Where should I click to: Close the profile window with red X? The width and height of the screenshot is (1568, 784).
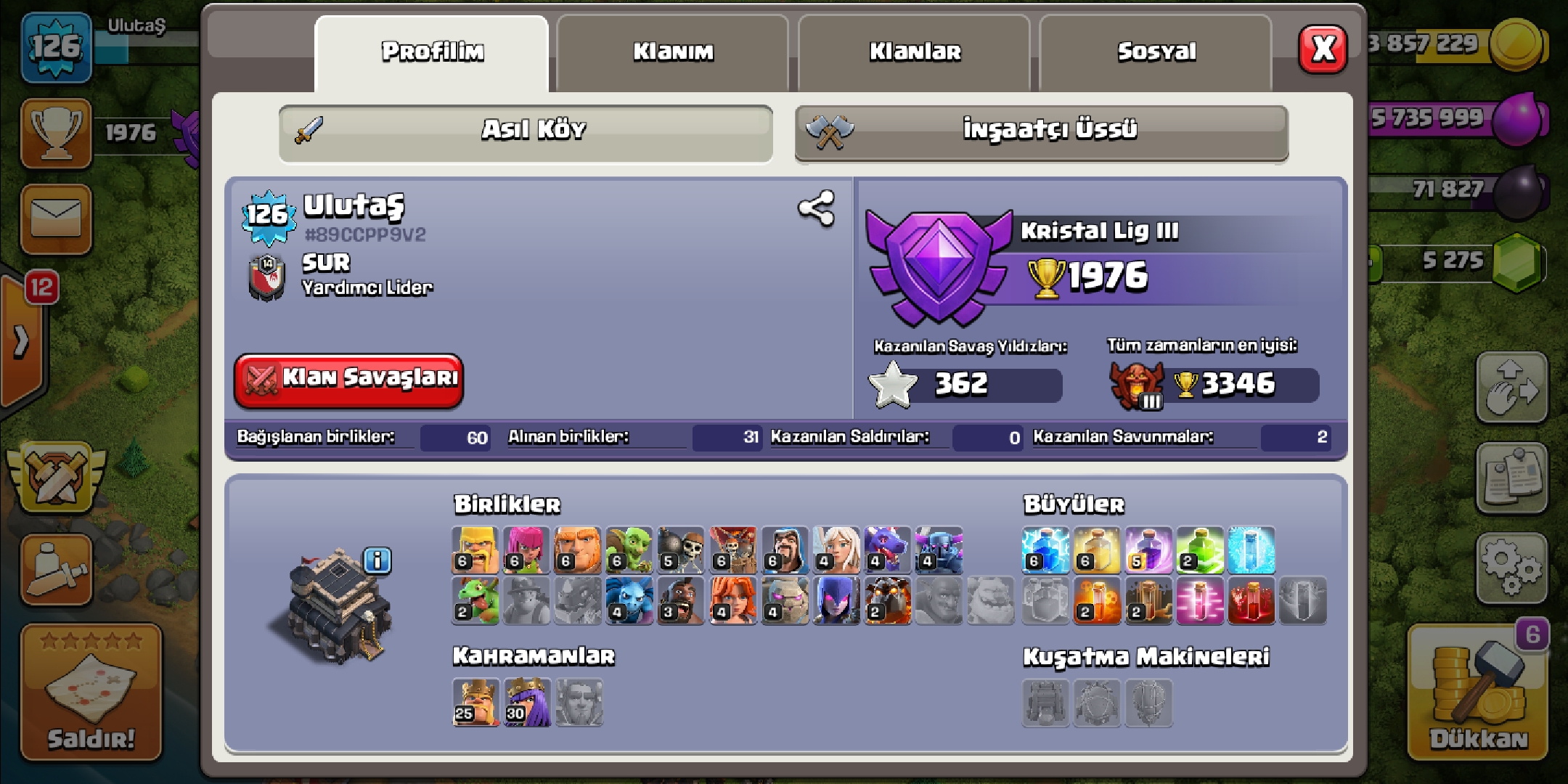(1323, 49)
